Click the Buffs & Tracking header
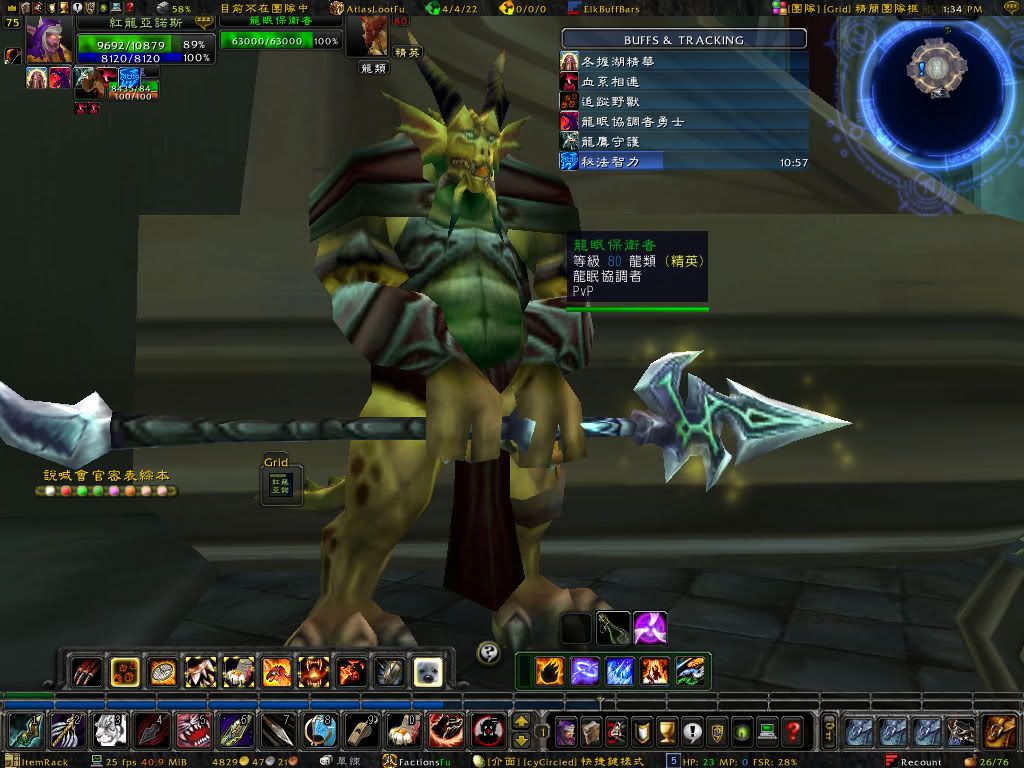 [684, 40]
